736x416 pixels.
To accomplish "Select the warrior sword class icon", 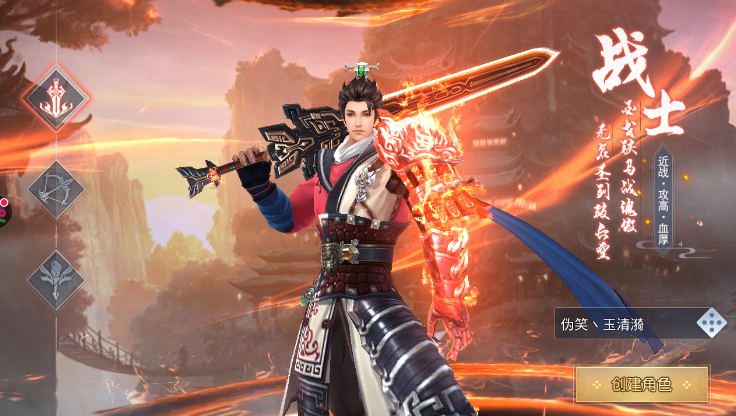I will pos(56,97).
